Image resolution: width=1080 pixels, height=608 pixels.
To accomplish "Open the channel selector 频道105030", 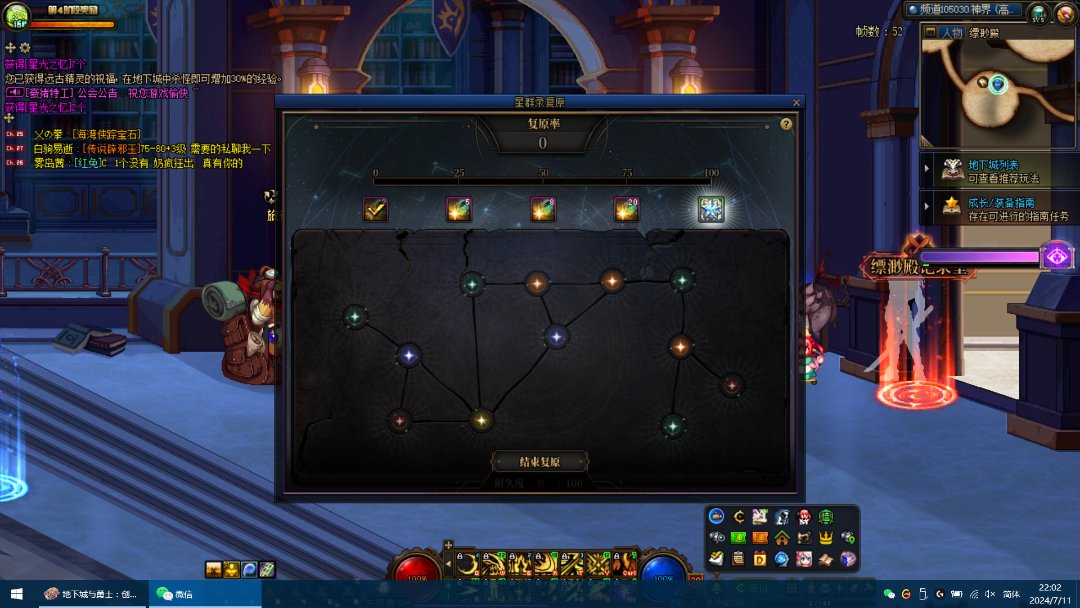I will point(965,10).
